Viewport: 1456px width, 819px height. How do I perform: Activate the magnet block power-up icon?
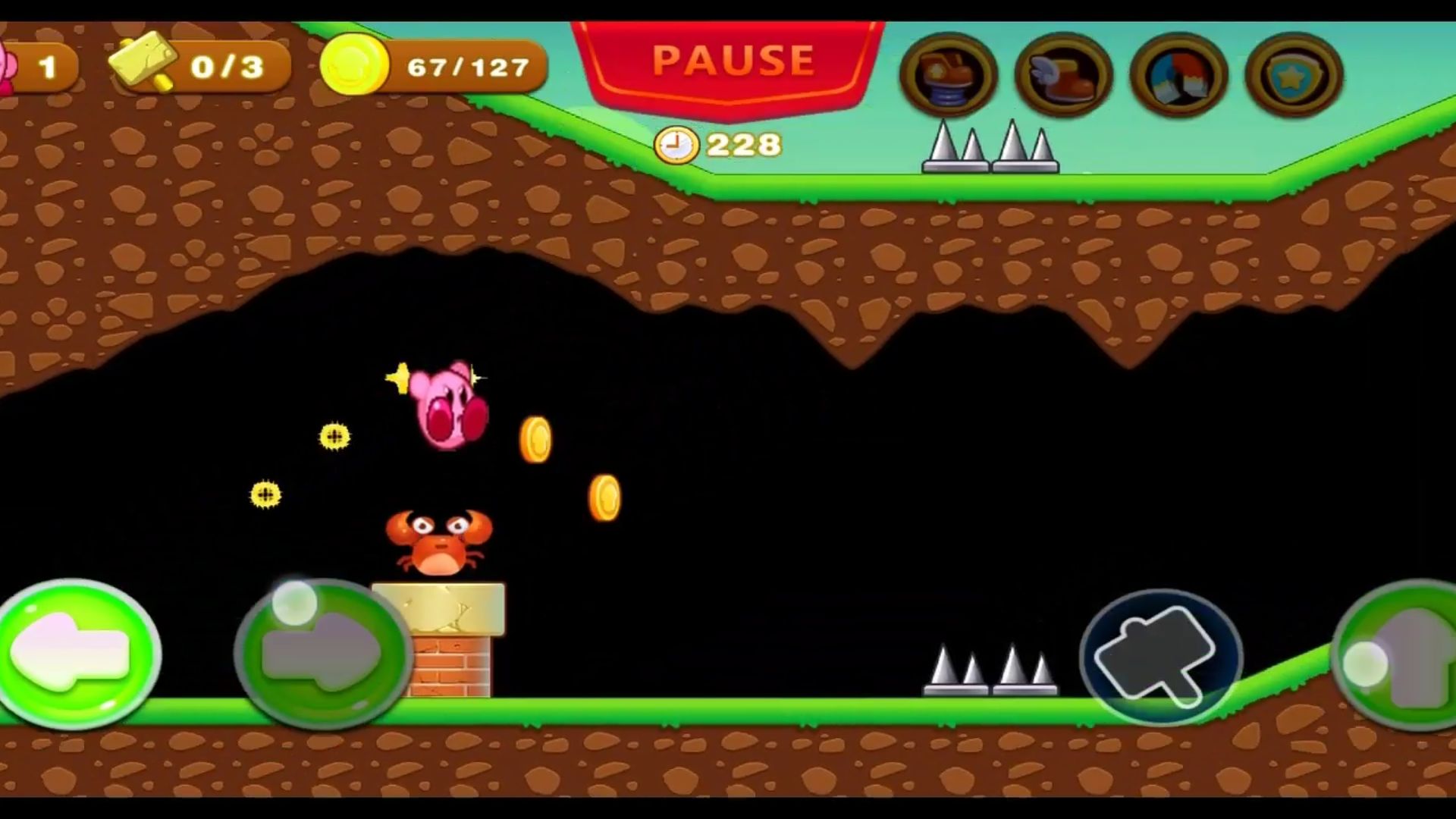[x=1178, y=74]
